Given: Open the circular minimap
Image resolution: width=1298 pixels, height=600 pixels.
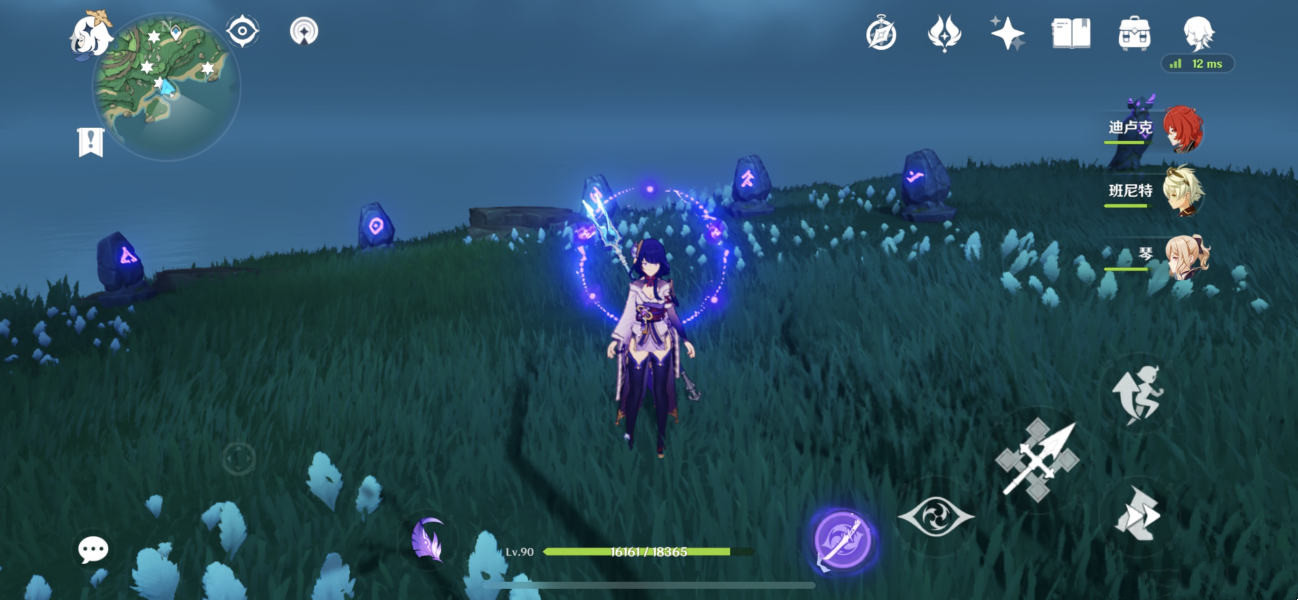Looking at the screenshot, I should [x=167, y=87].
